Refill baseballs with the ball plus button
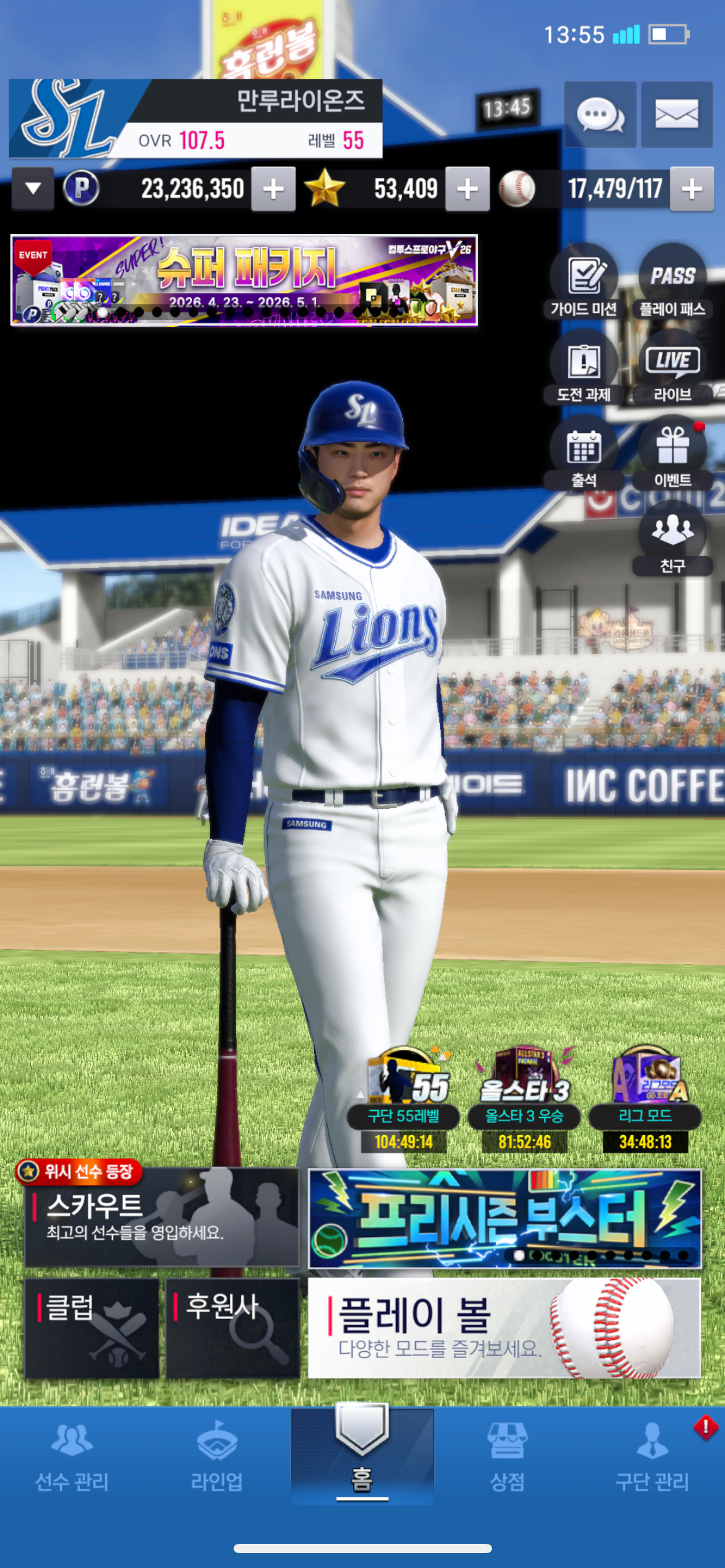This screenshot has width=725, height=1568. click(x=692, y=189)
